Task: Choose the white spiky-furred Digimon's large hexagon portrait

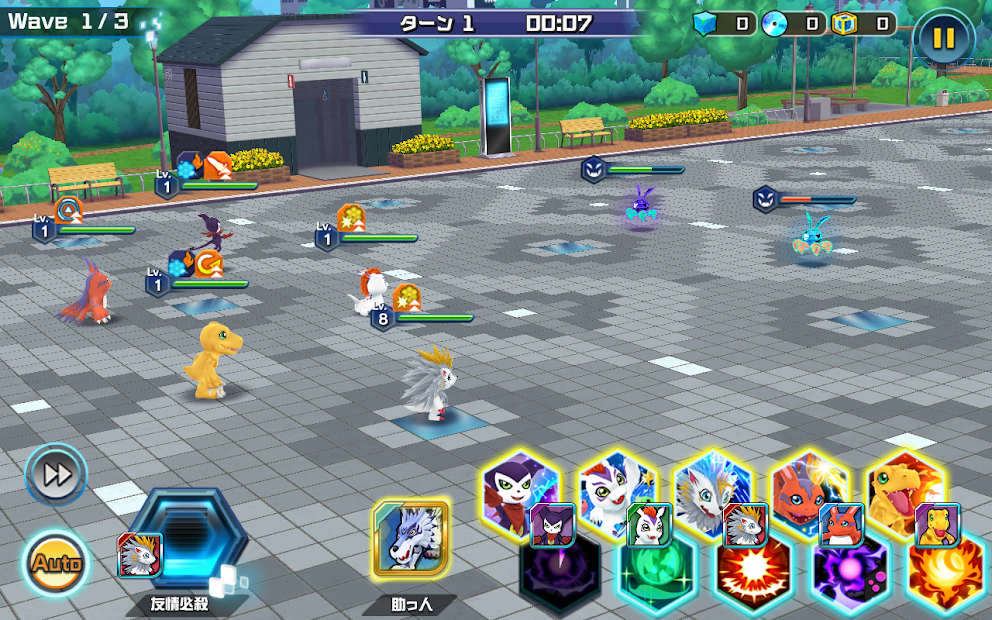Action: pos(711,485)
